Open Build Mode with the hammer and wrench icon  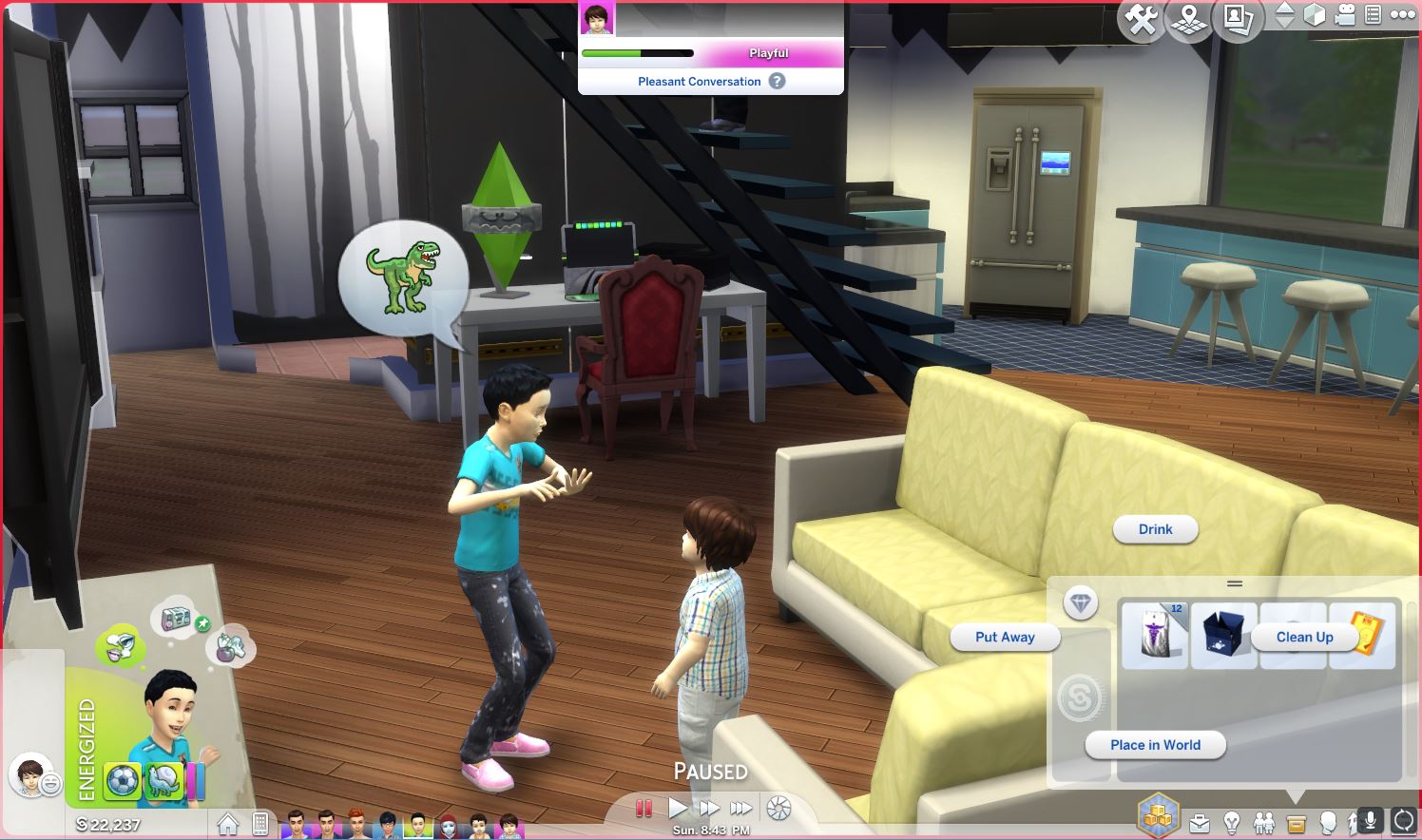(x=1142, y=18)
